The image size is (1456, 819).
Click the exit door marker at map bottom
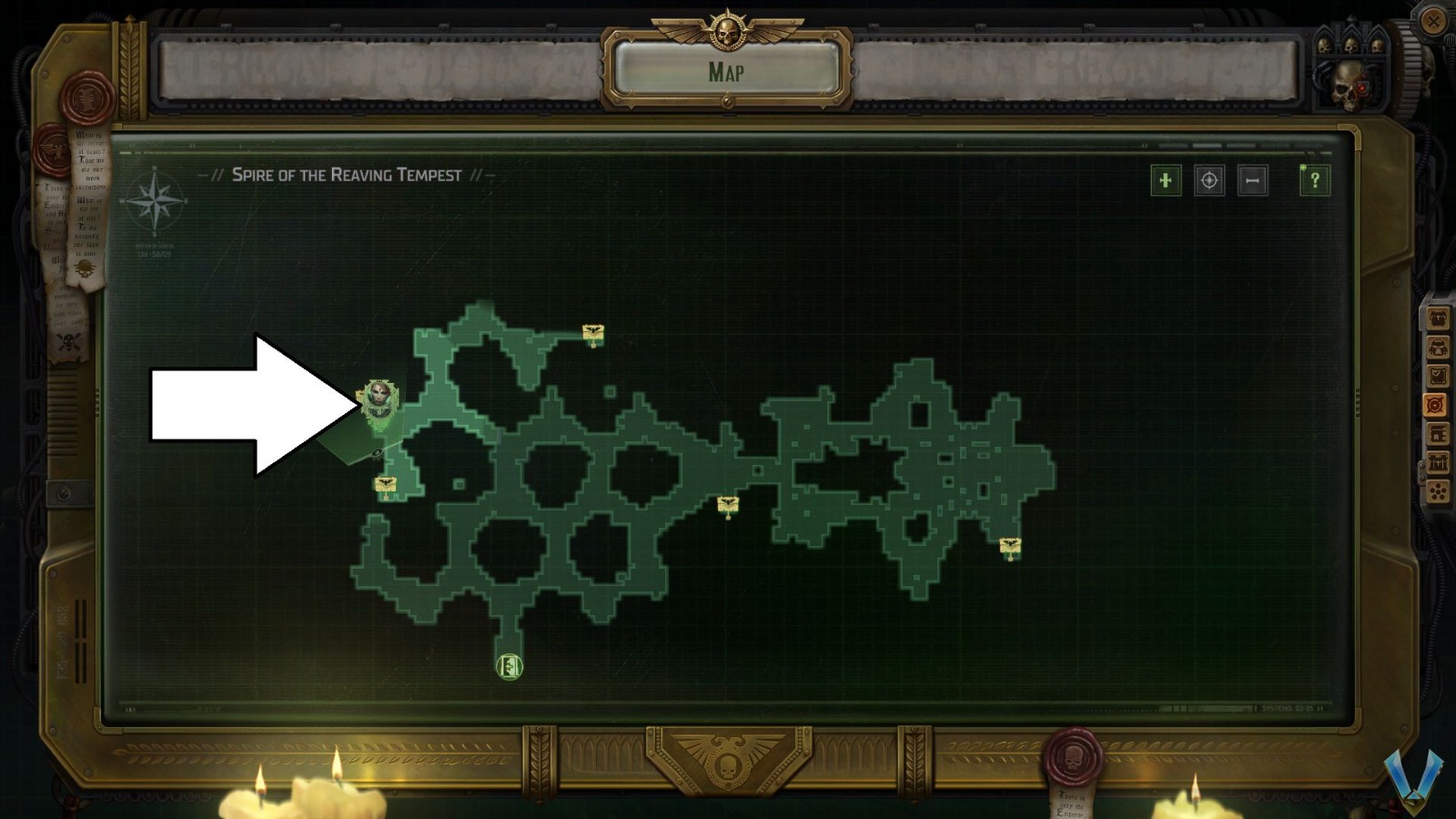tap(509, 667)
